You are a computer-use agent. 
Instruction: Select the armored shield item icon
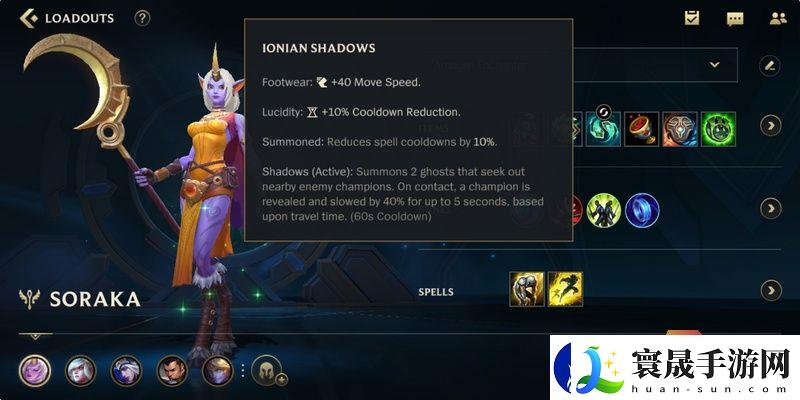[680, 129]
